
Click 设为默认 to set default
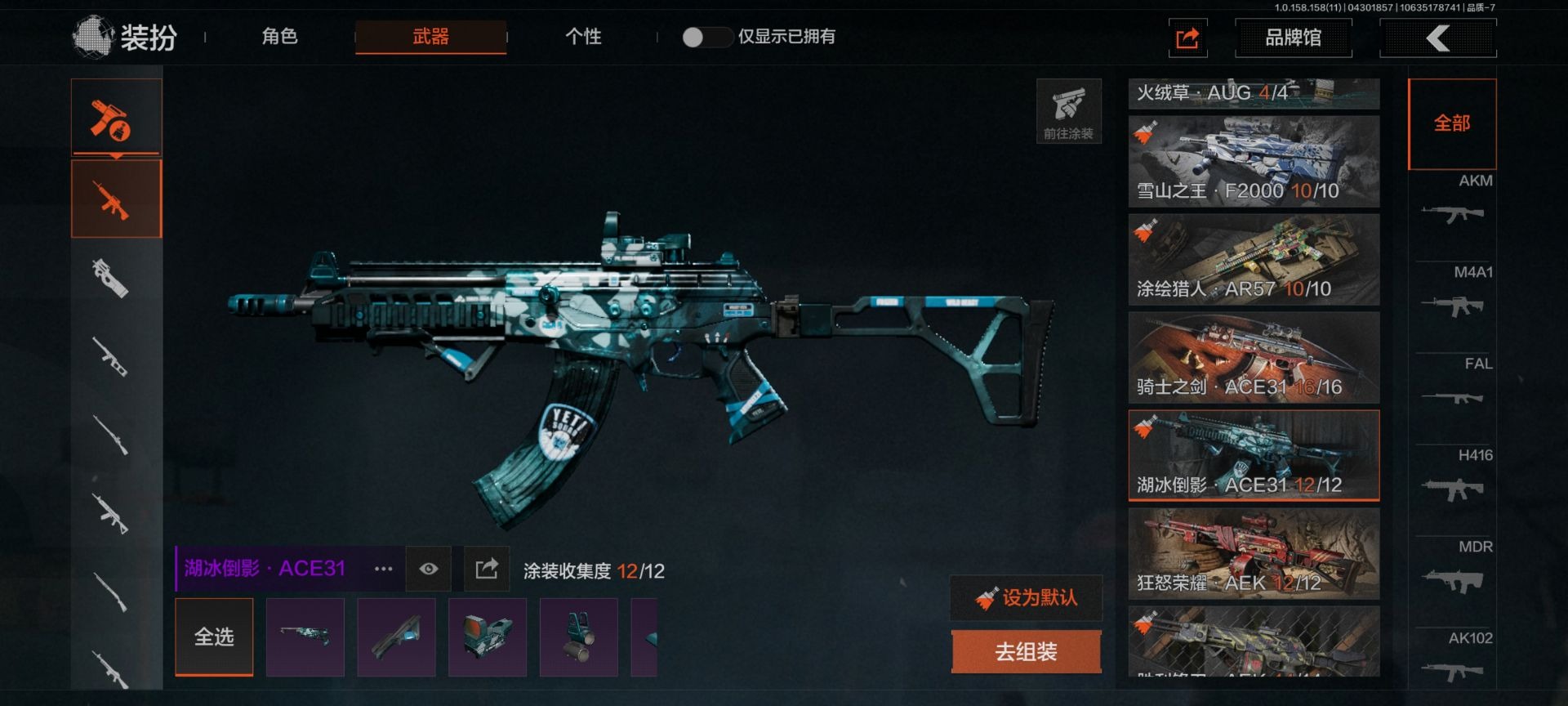coord(1027,598)
